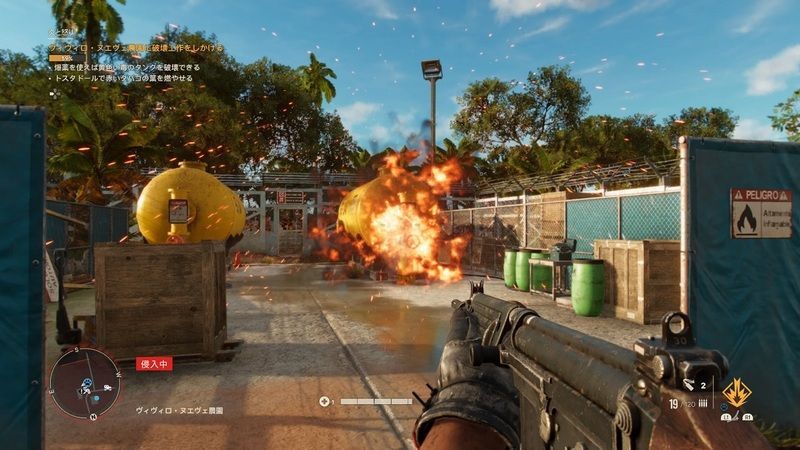Click the ヴィヴィロ・ヌエヴェ農園 location name

coord(180,410)
